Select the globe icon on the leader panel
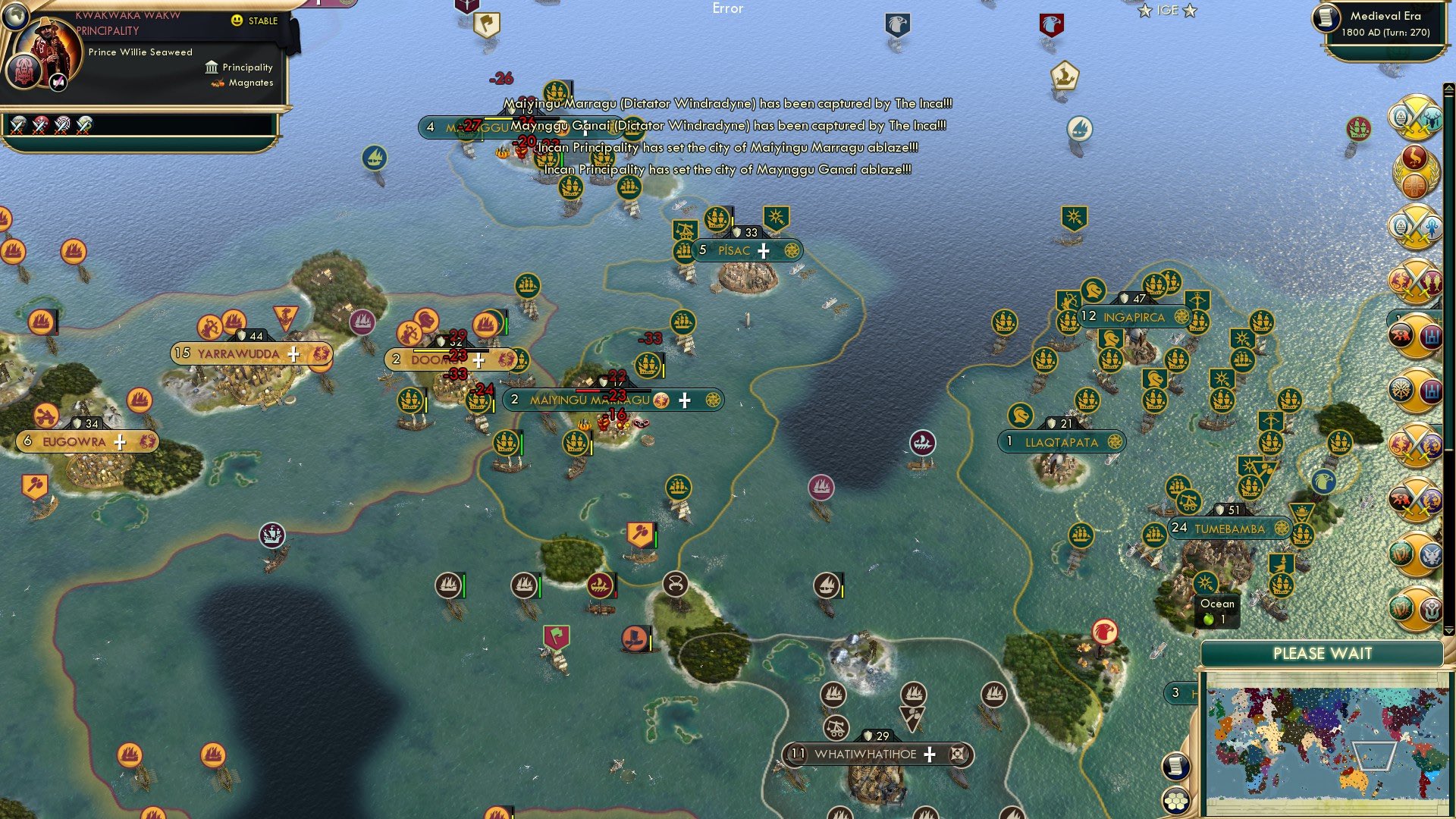The image size is (1456, 819). [x=15, y=17]
